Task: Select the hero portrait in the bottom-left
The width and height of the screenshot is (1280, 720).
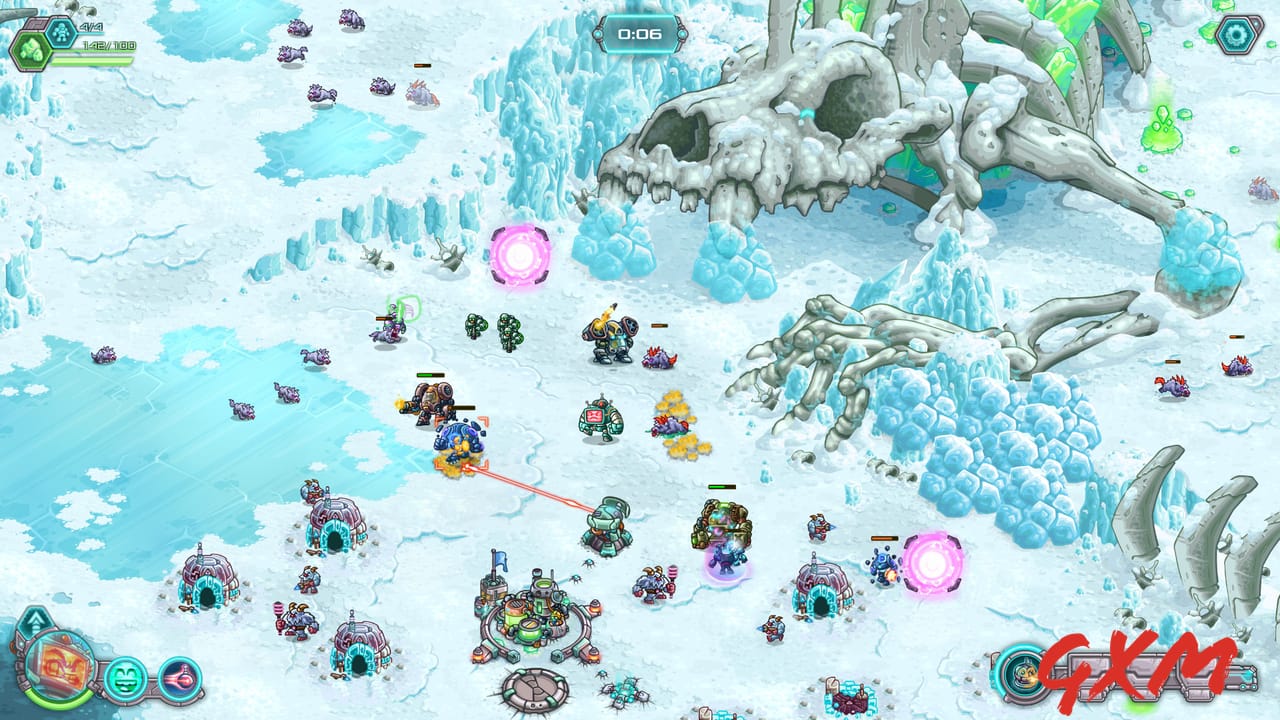Action: [58, 668]
